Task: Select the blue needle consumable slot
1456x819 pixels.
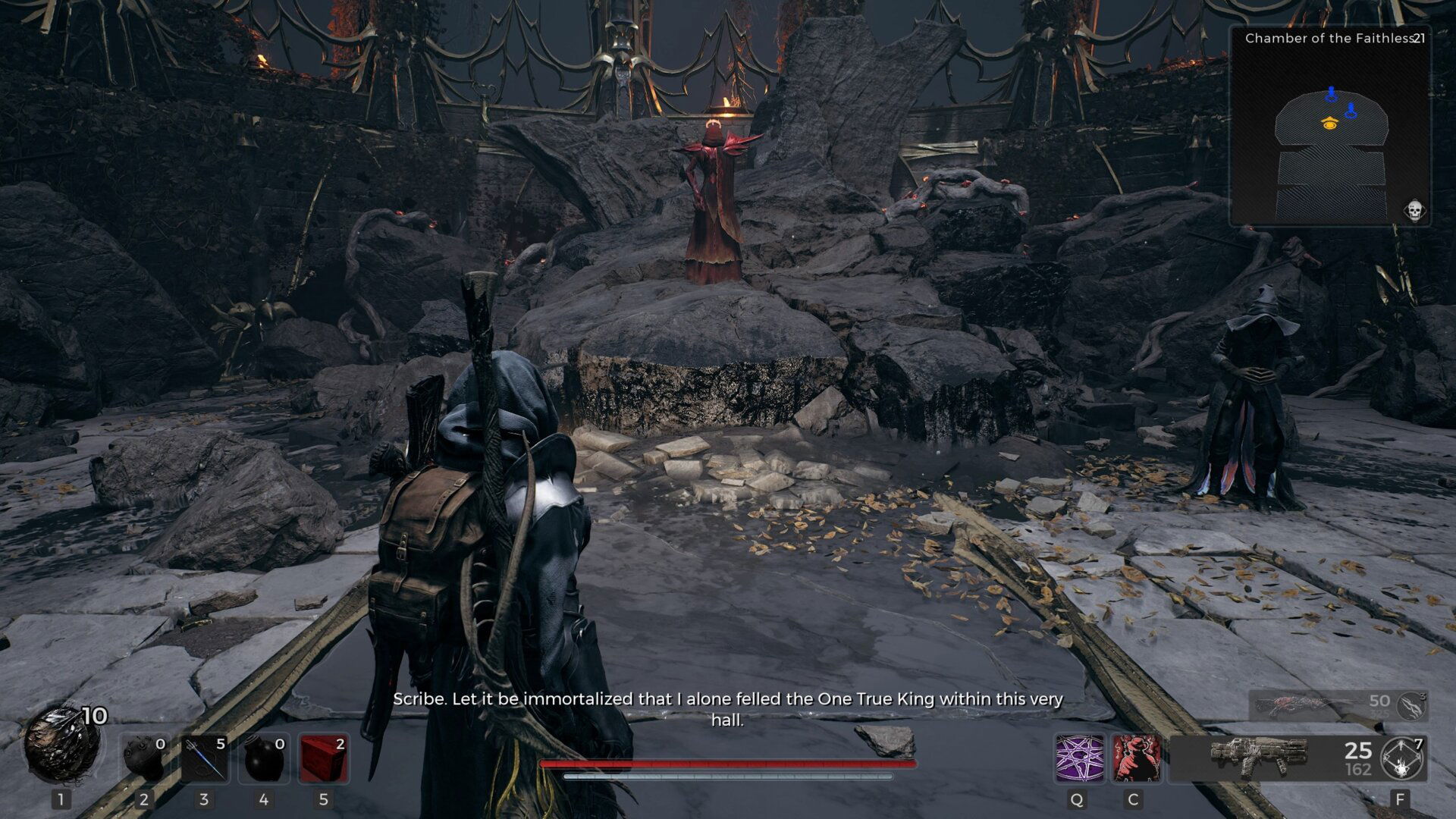Action: (205, 758)
